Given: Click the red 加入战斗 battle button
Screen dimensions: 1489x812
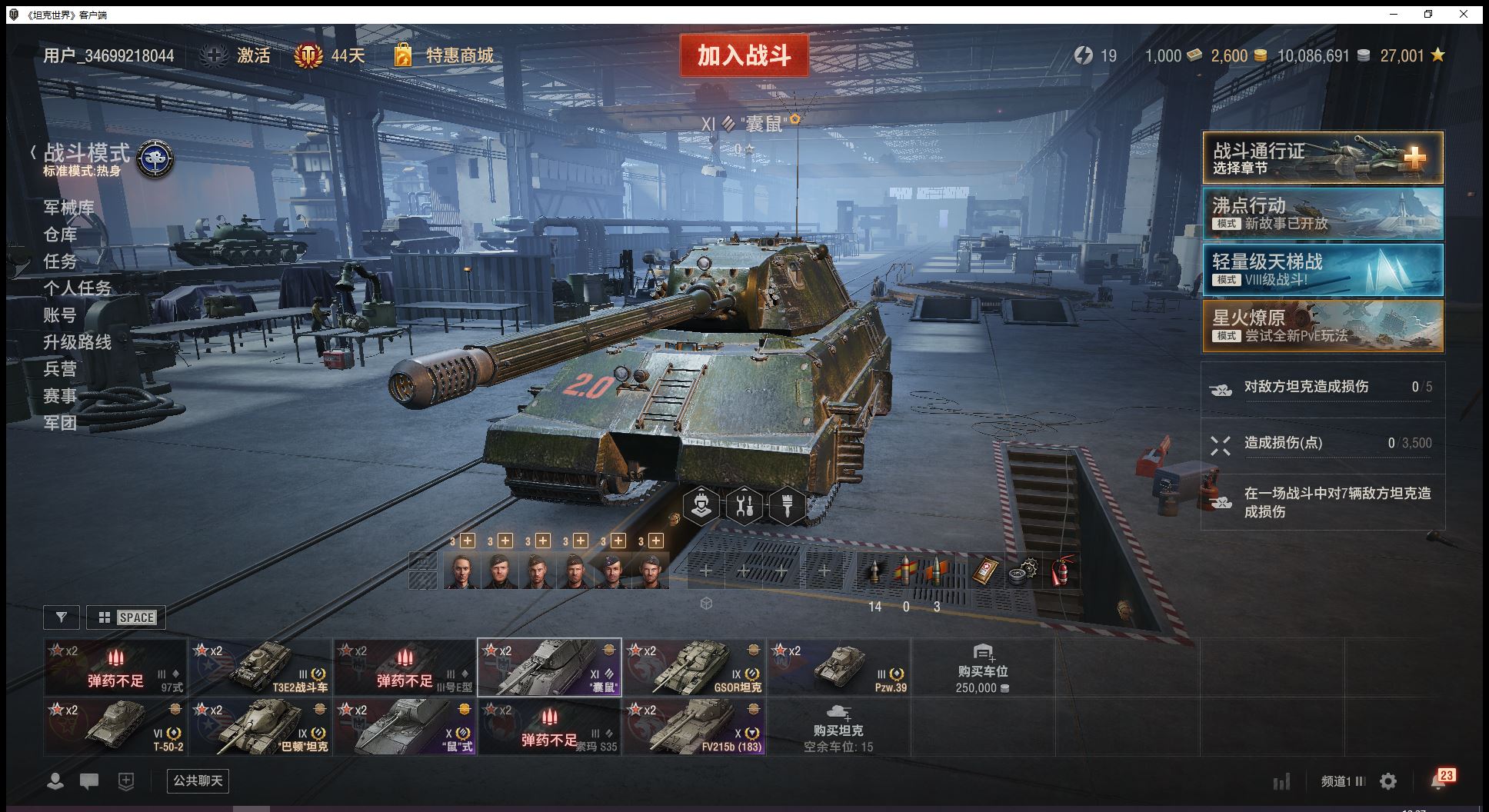Looking at the screenshot, I should pos(744,55).
